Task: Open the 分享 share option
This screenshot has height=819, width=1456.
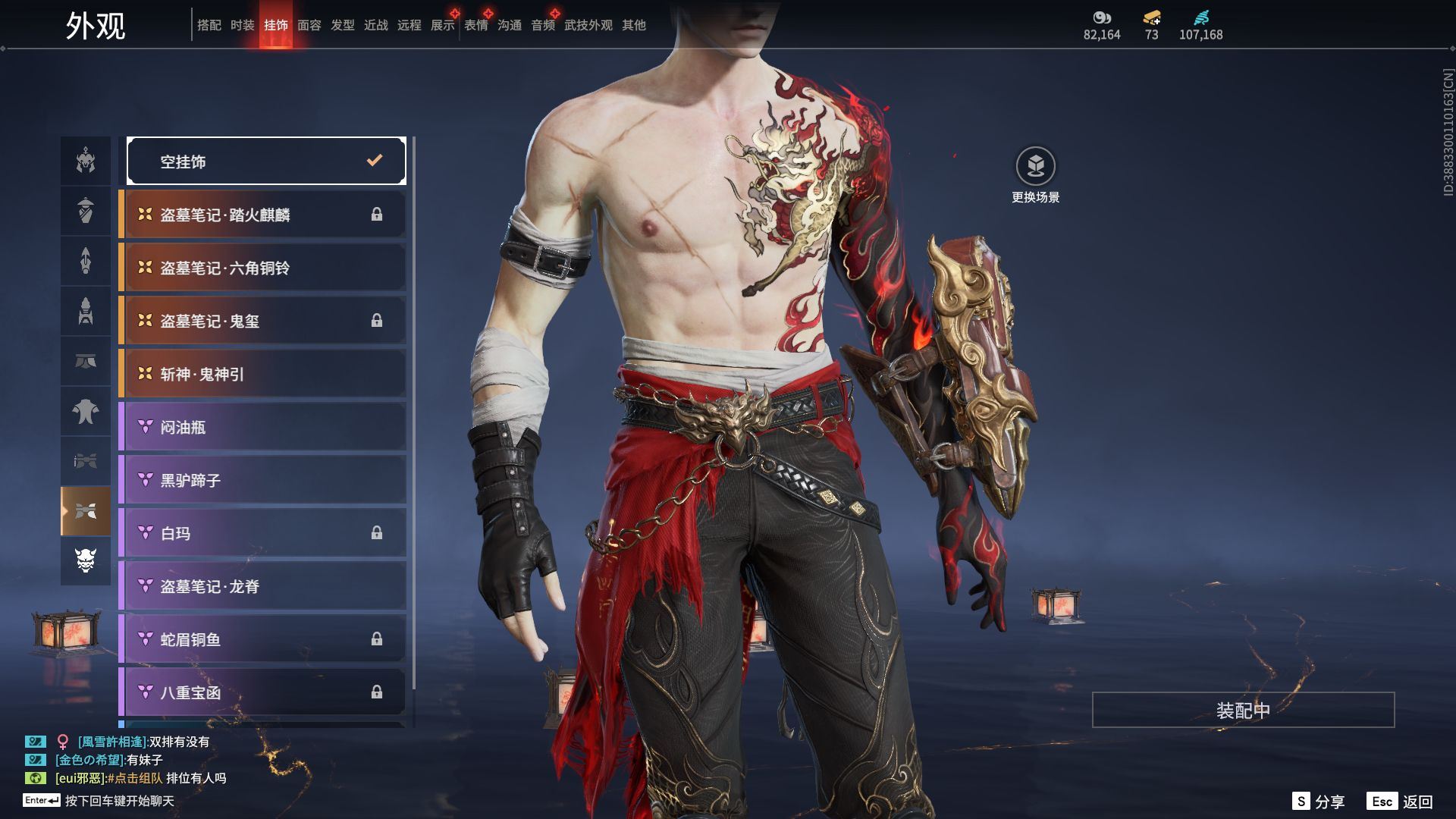Action: click(x=1319, y=802)
